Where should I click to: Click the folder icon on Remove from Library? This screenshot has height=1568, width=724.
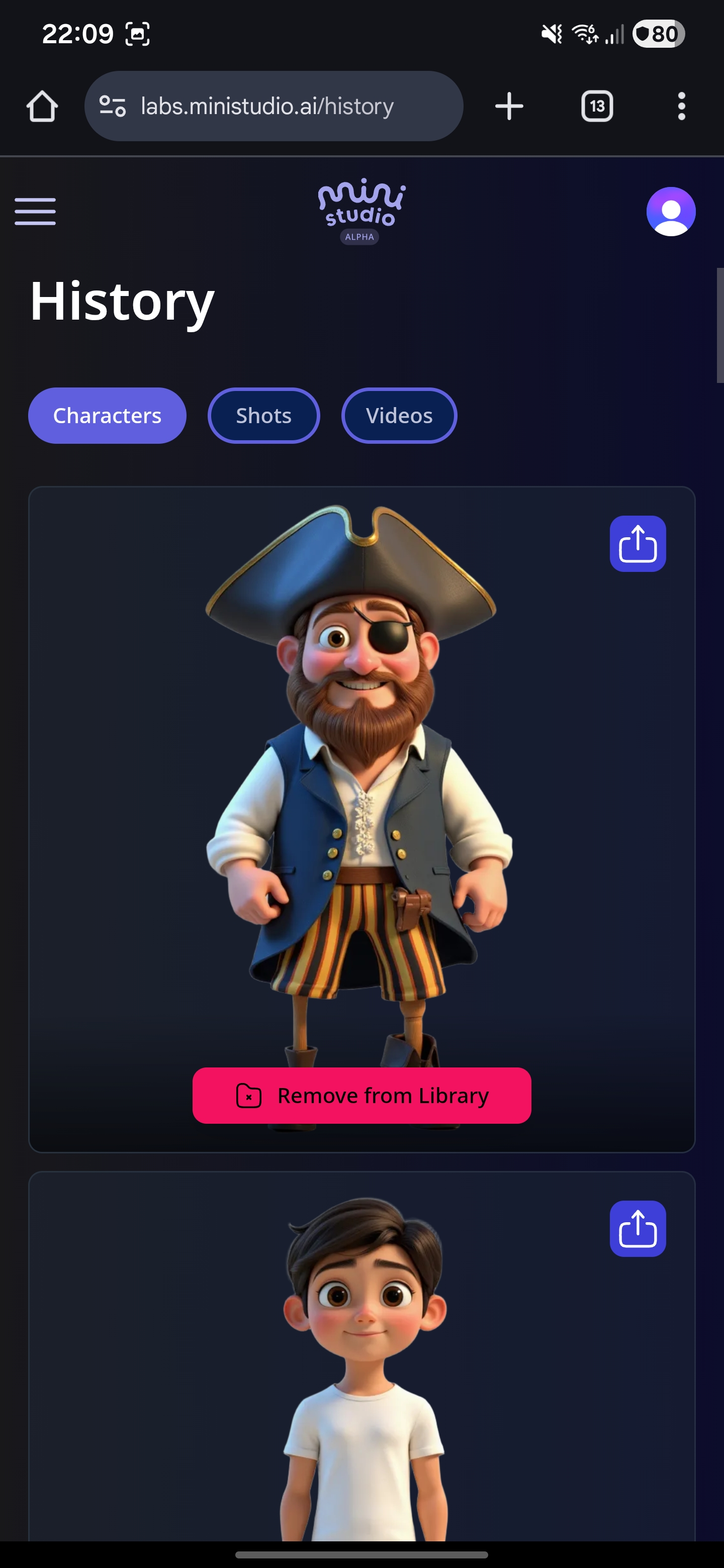(248, 1095)
